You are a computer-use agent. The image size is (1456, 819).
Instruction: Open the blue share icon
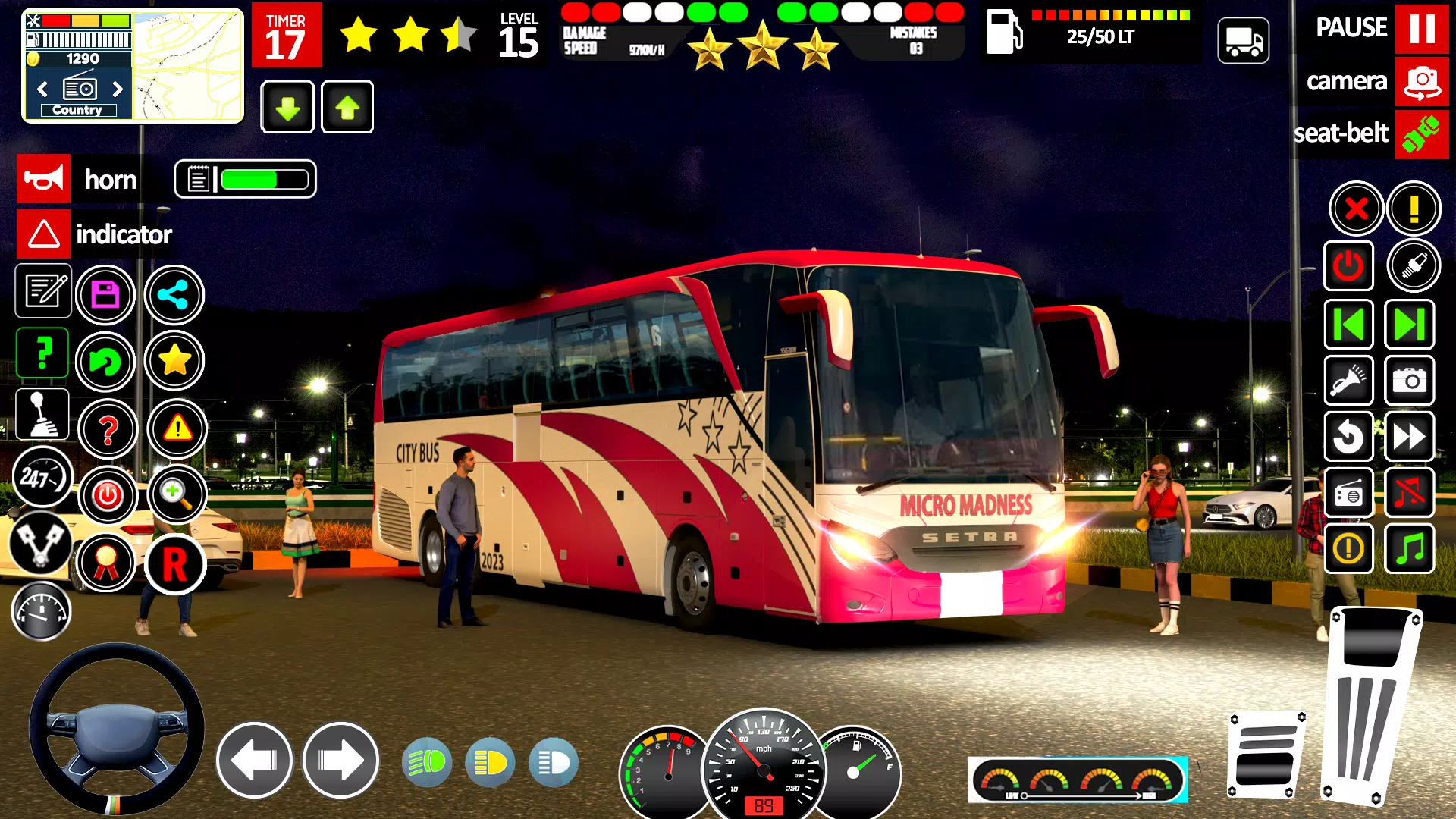[x=174, y=295]
